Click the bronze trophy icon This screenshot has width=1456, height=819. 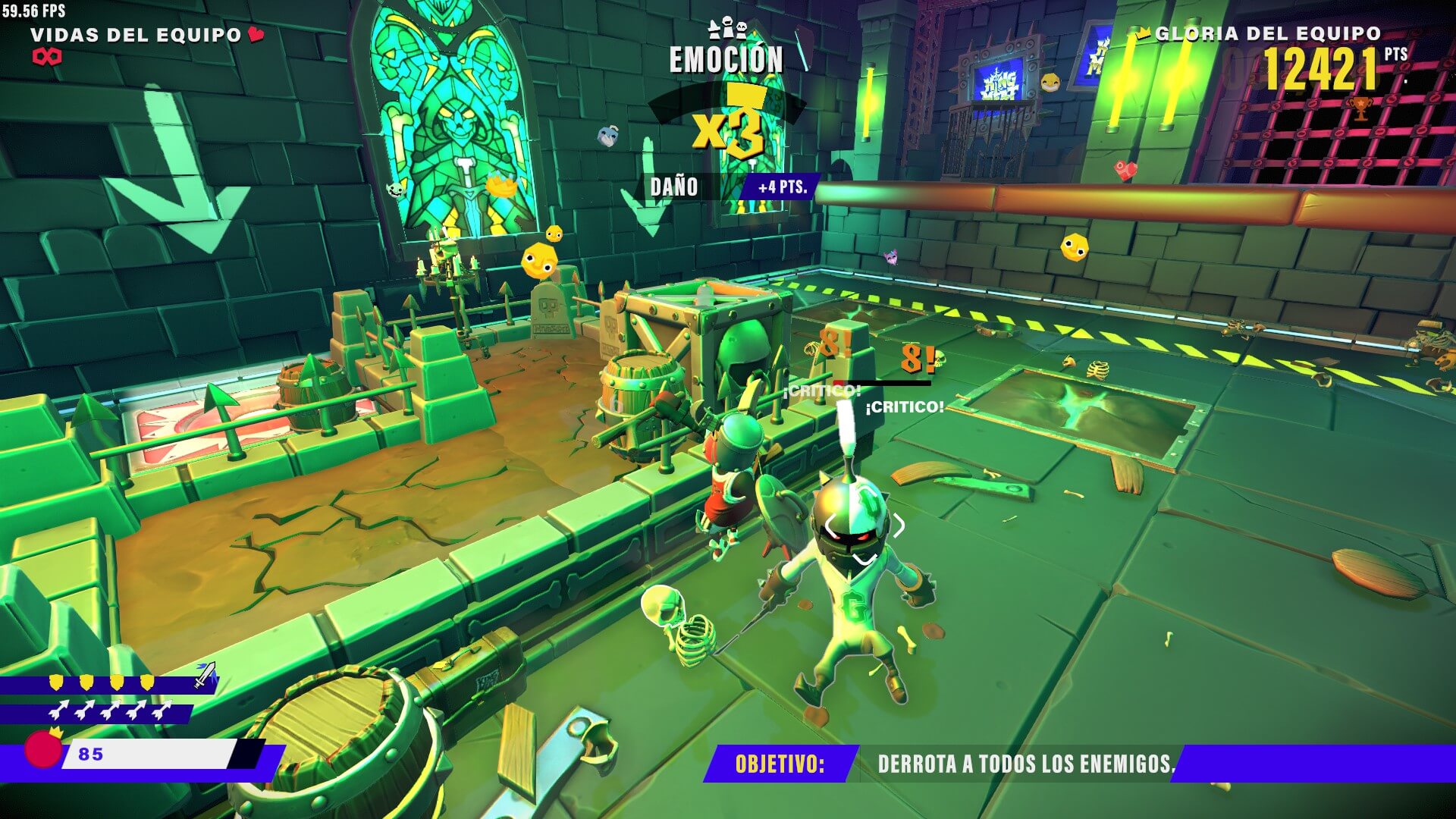click(x=1361, y=108)
